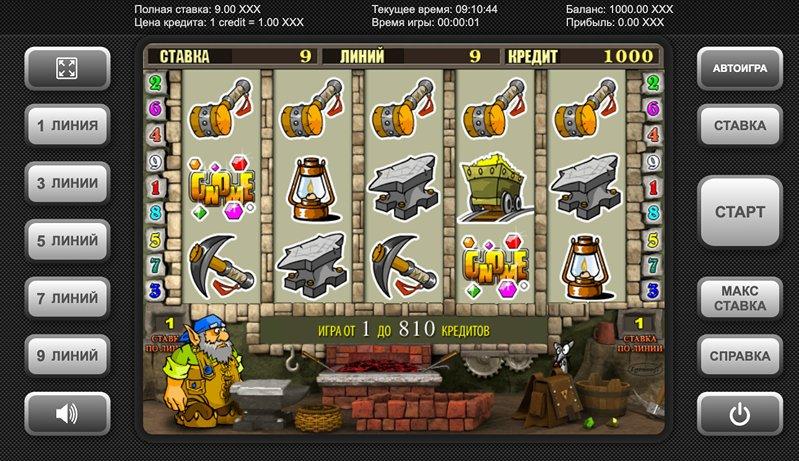The height and width of the screenshot is (461, 799).
Task: Spin the reels with СТАРТ
Action: coord(740,212)
